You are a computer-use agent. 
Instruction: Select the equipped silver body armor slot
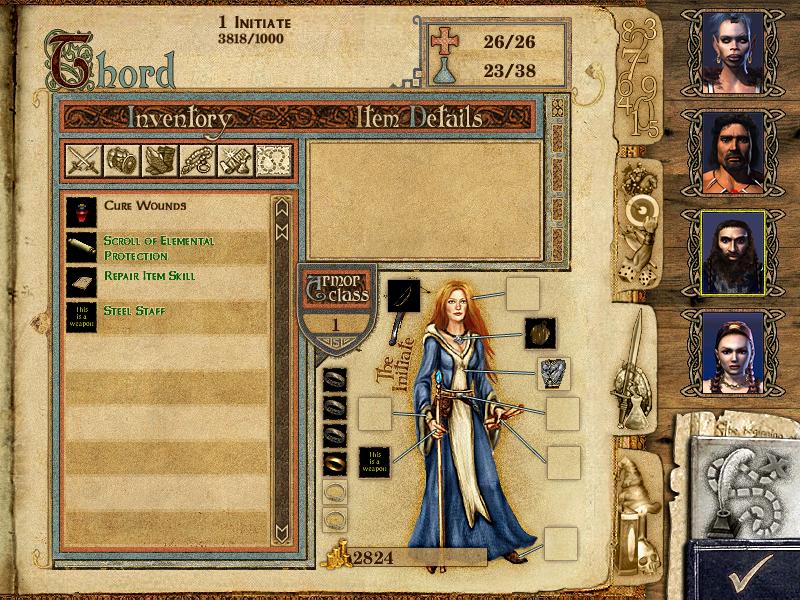pos(553,373)
